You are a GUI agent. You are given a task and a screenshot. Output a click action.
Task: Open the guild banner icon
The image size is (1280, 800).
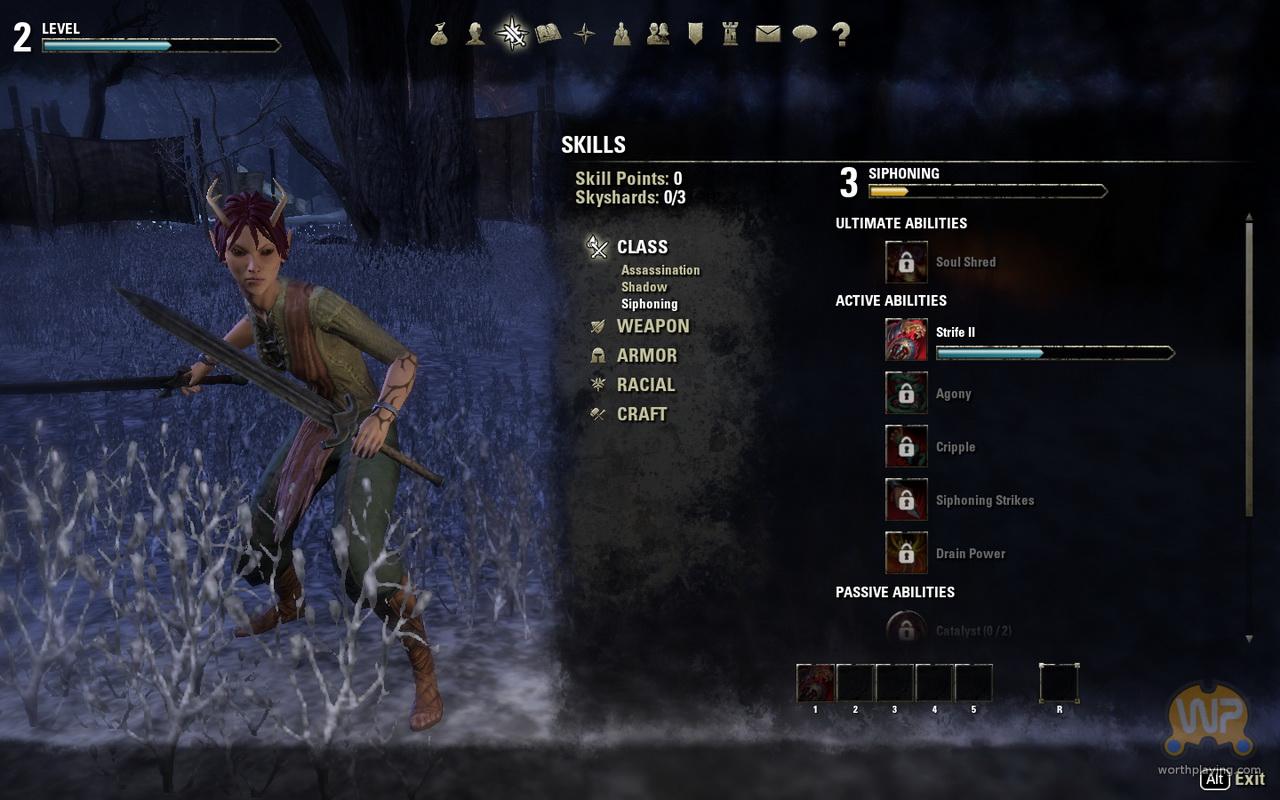[x=695, y=34]
